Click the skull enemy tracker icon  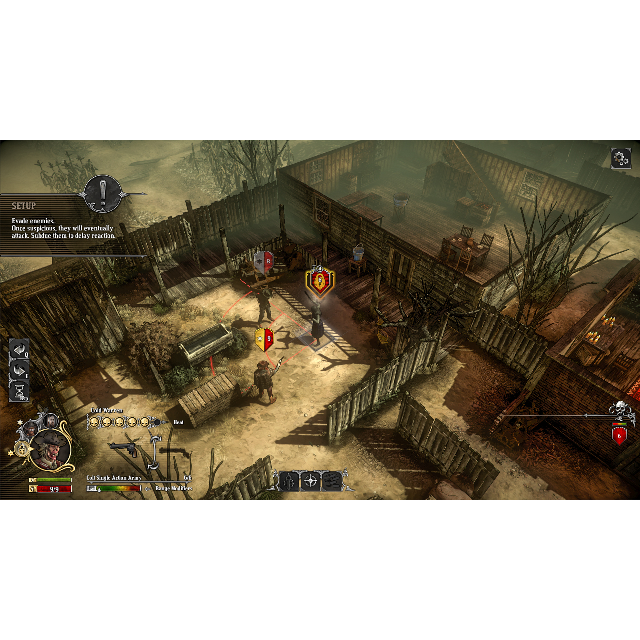click(620, 410)
